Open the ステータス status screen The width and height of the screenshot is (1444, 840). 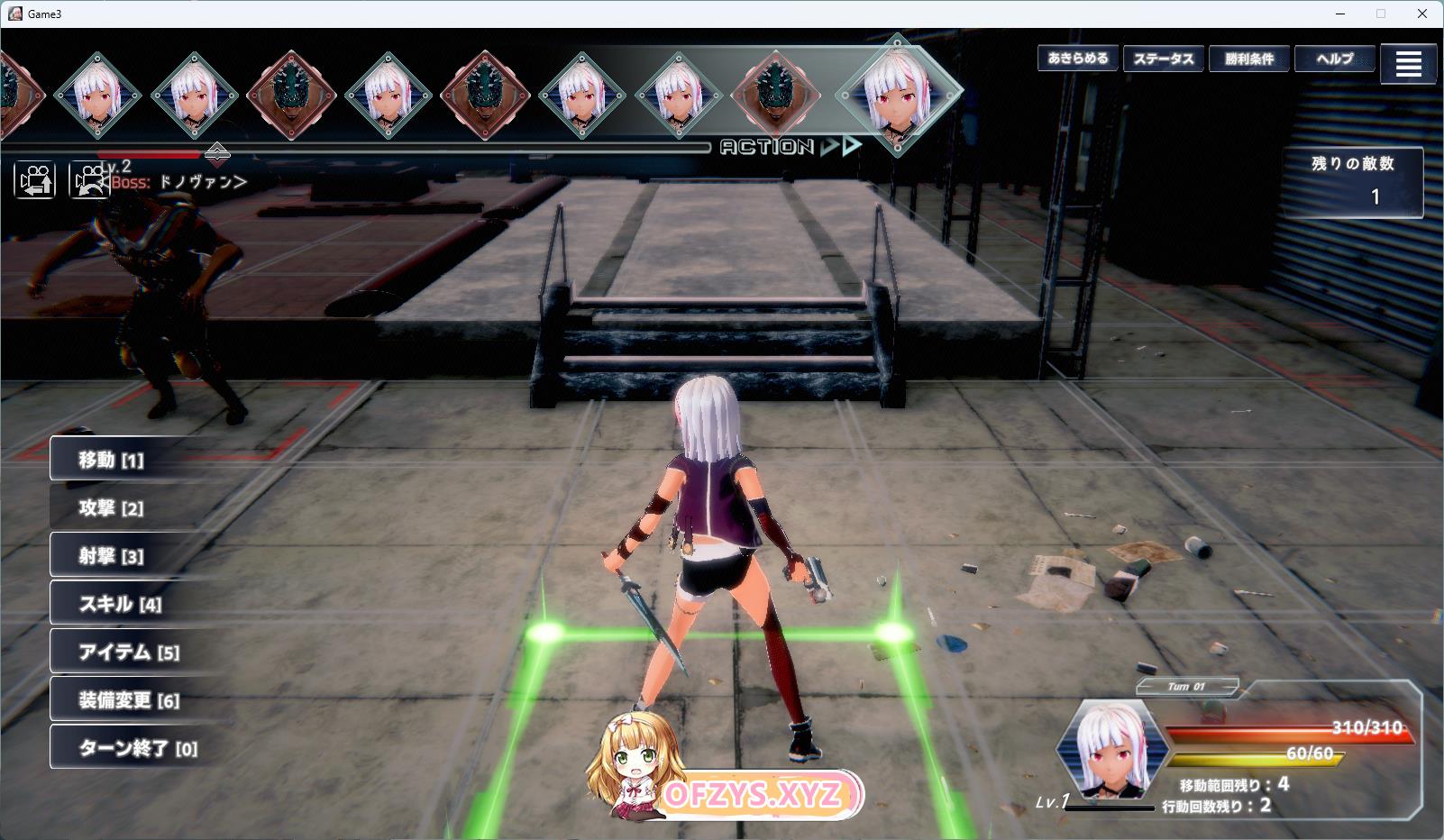click(1164, 59)
